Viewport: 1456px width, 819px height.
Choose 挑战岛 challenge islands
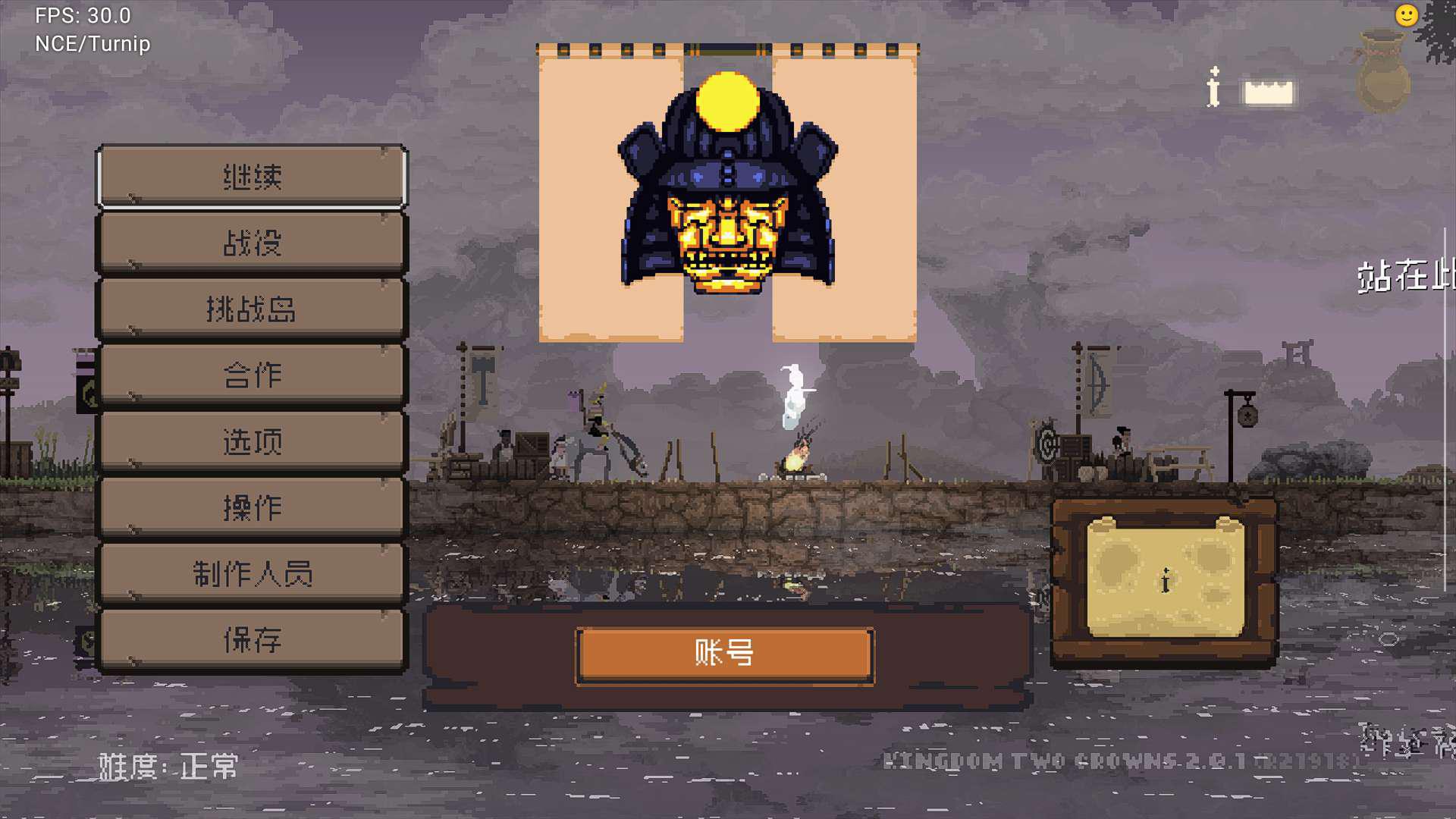point(252,309)
